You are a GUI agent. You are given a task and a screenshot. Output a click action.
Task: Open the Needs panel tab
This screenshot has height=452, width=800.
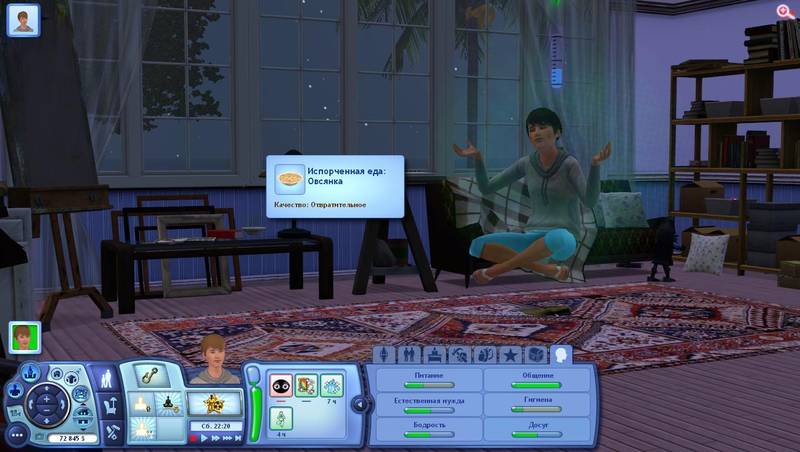coord(561,354)
